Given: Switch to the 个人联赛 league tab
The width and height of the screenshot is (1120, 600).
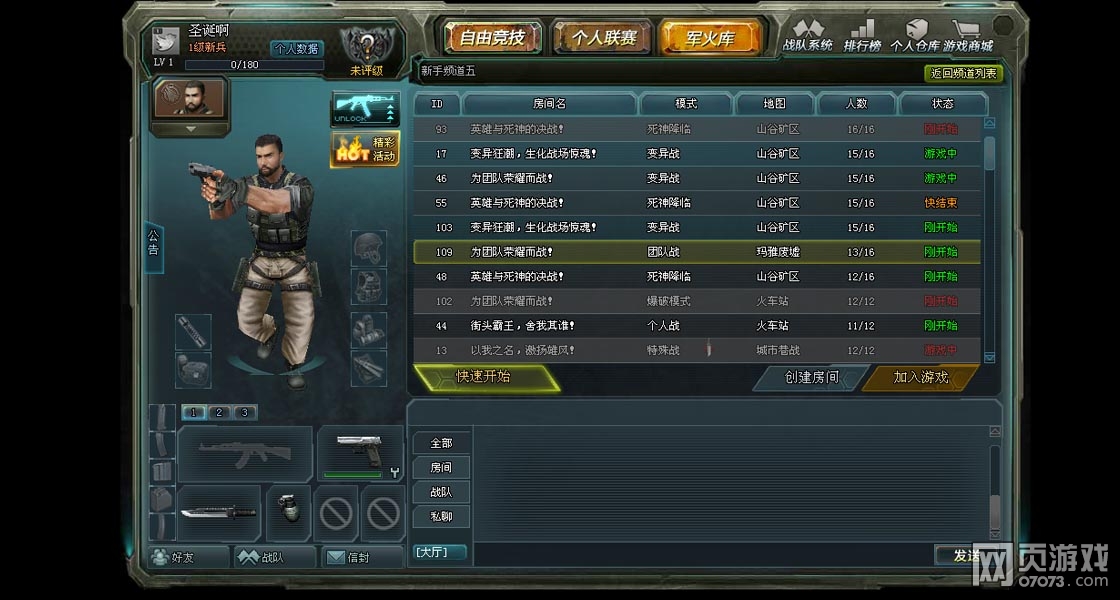Looking at the screenshot, I should (604, 39).
